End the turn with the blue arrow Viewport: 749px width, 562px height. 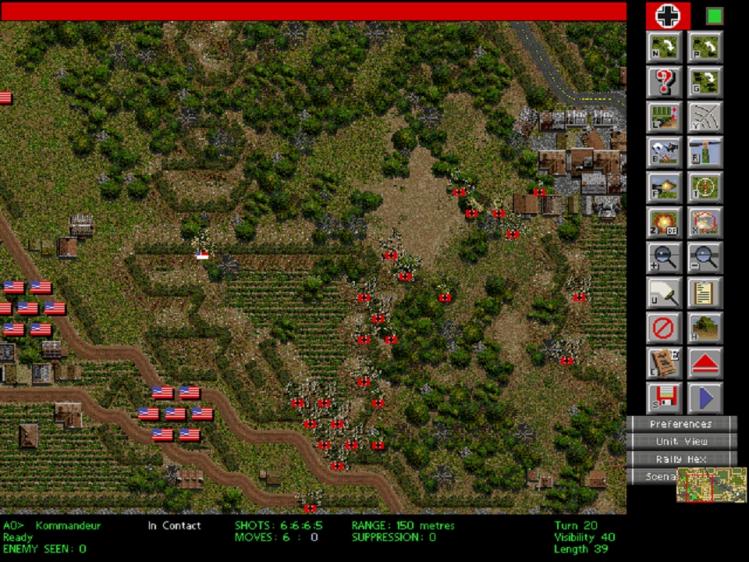tap(706, 397)
